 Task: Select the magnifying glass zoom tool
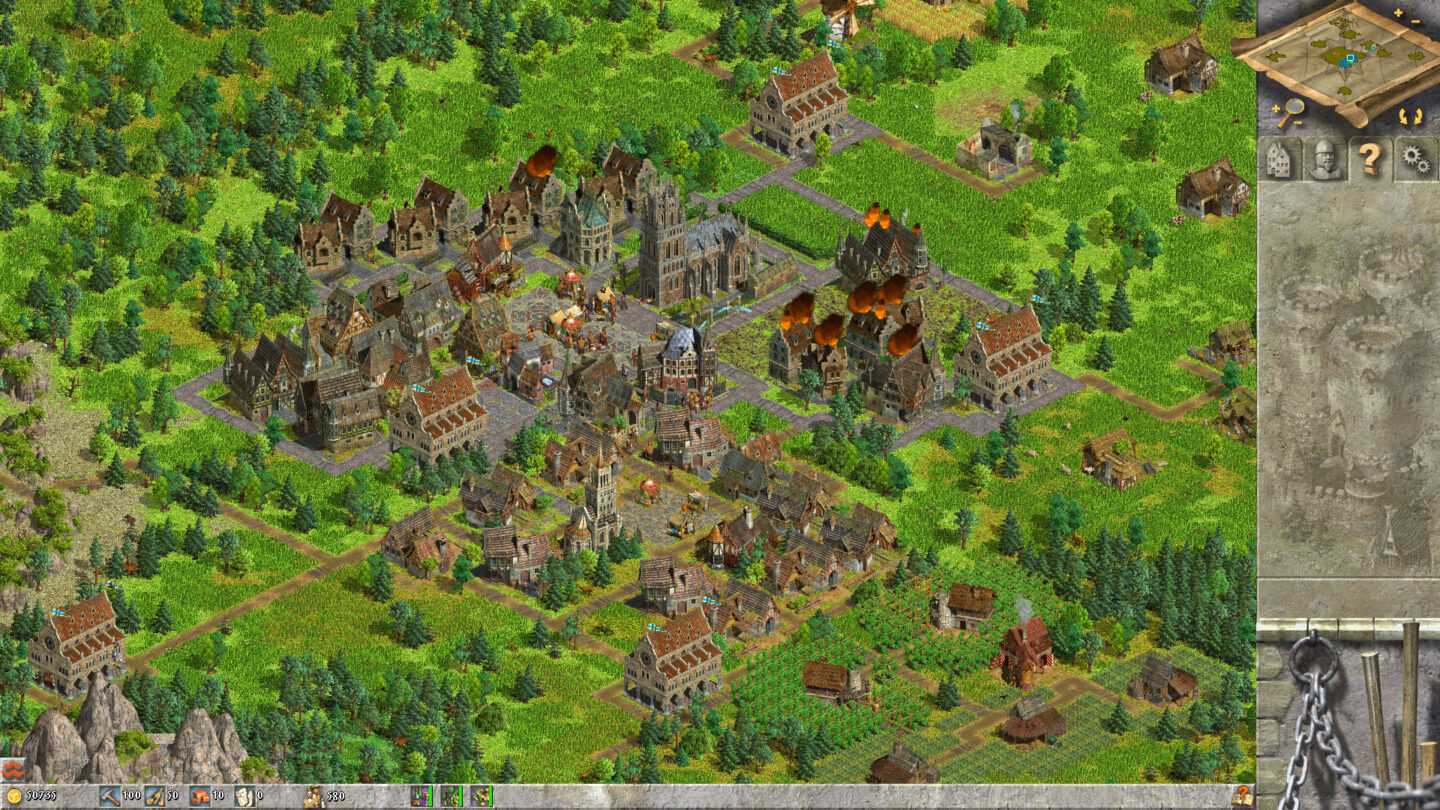point(1294,106)
